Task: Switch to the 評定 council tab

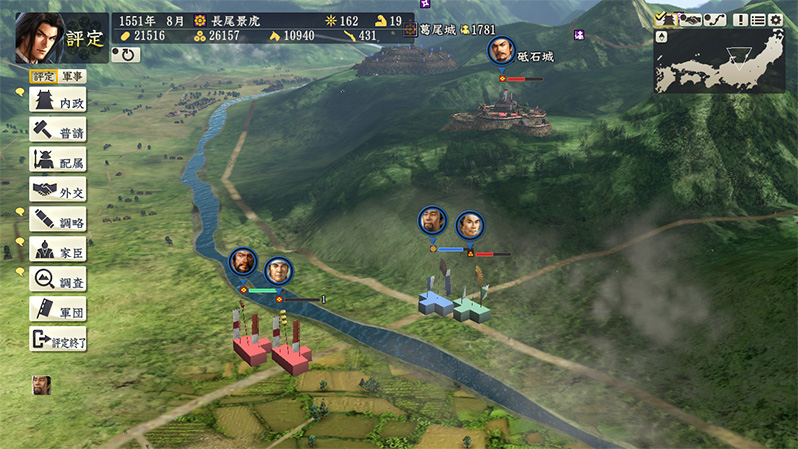Action: [44, 76]
